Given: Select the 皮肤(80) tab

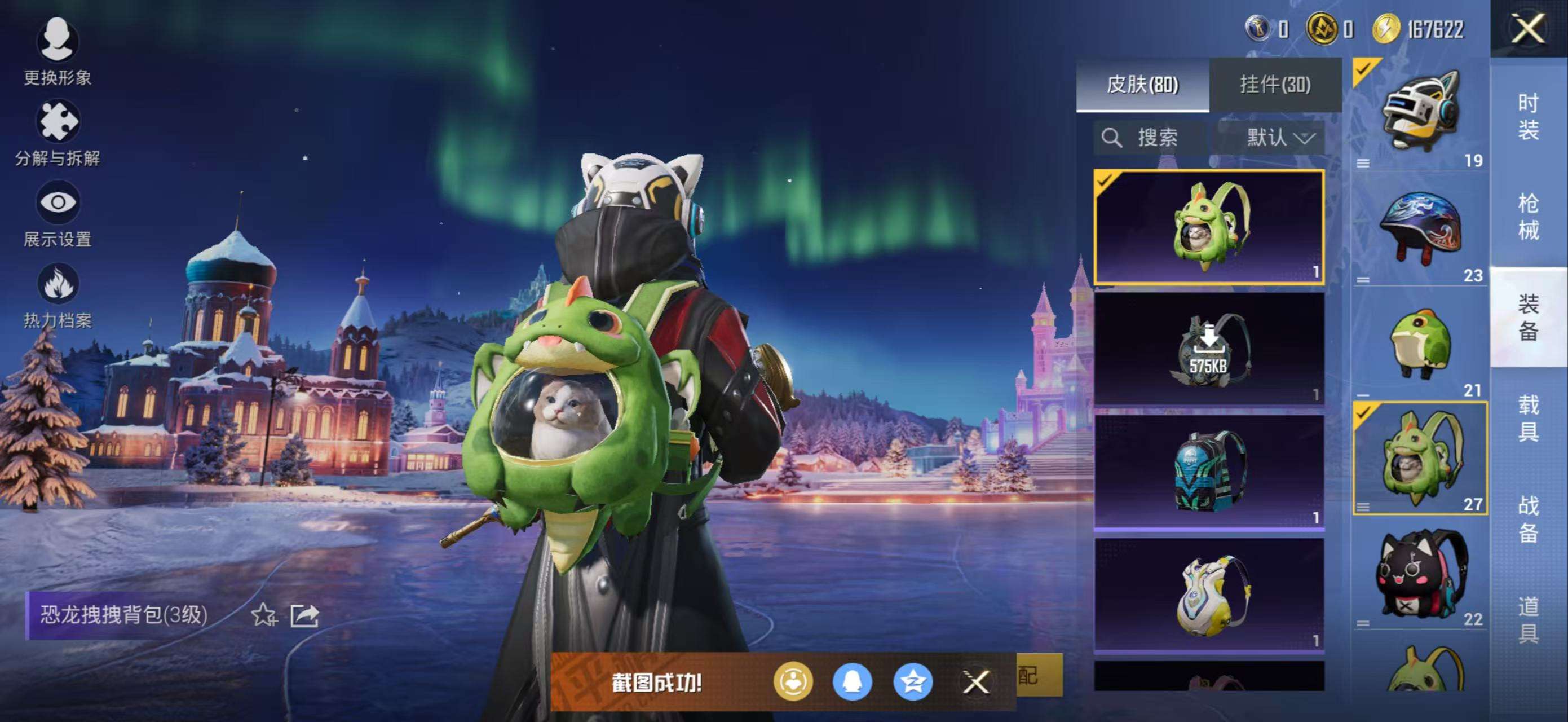Looking at the screenshot, I should [1143, 85].
